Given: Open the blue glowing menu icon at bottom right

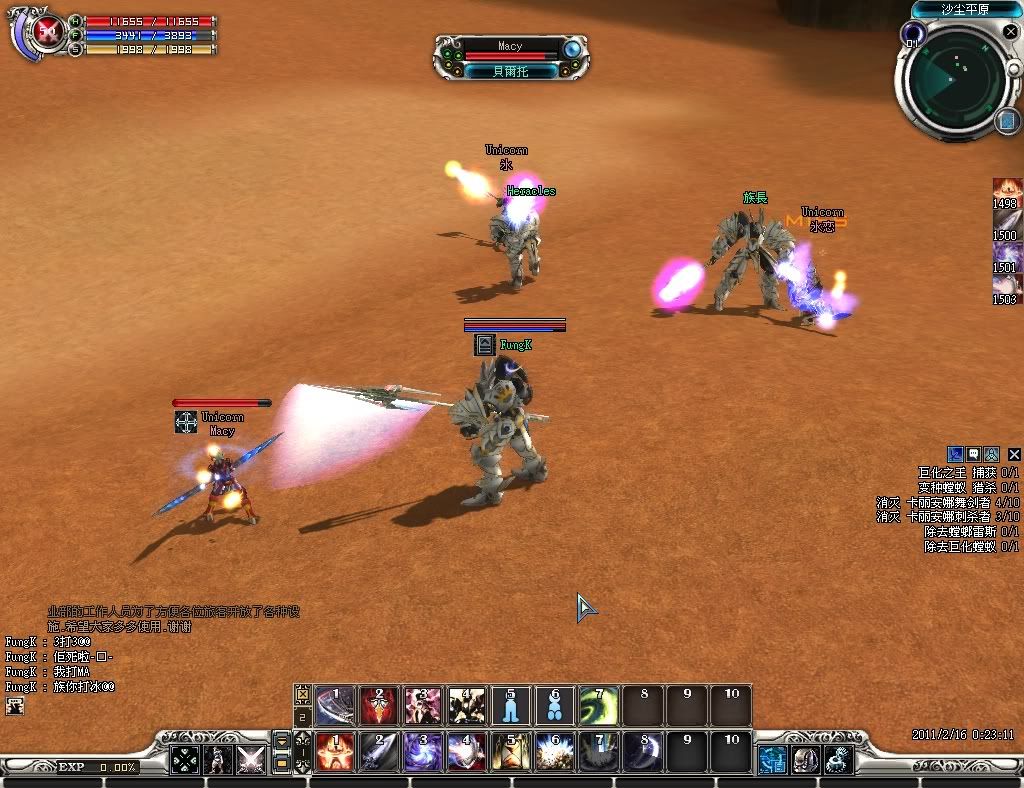Looking at the screenshot, I should coord(772,760).
